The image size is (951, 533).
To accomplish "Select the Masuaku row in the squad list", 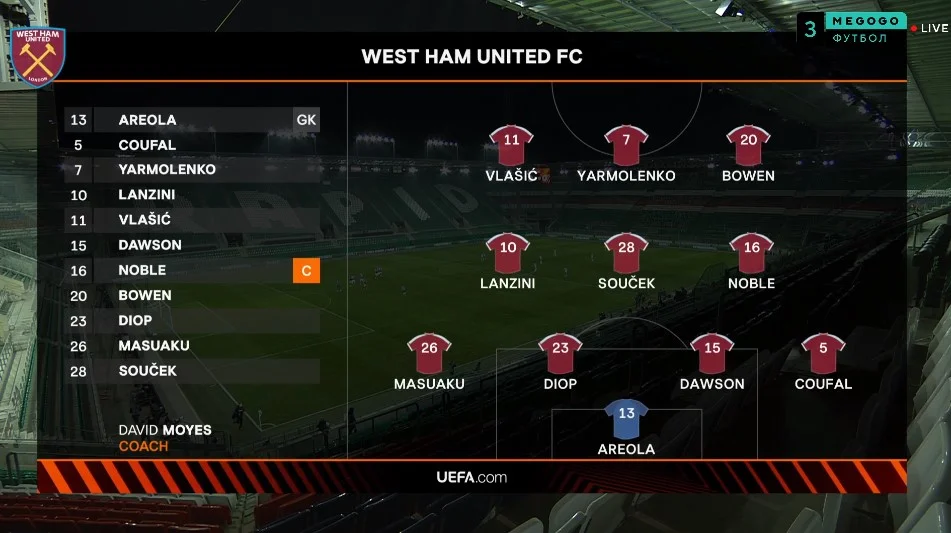I will [x=190, y=346].
